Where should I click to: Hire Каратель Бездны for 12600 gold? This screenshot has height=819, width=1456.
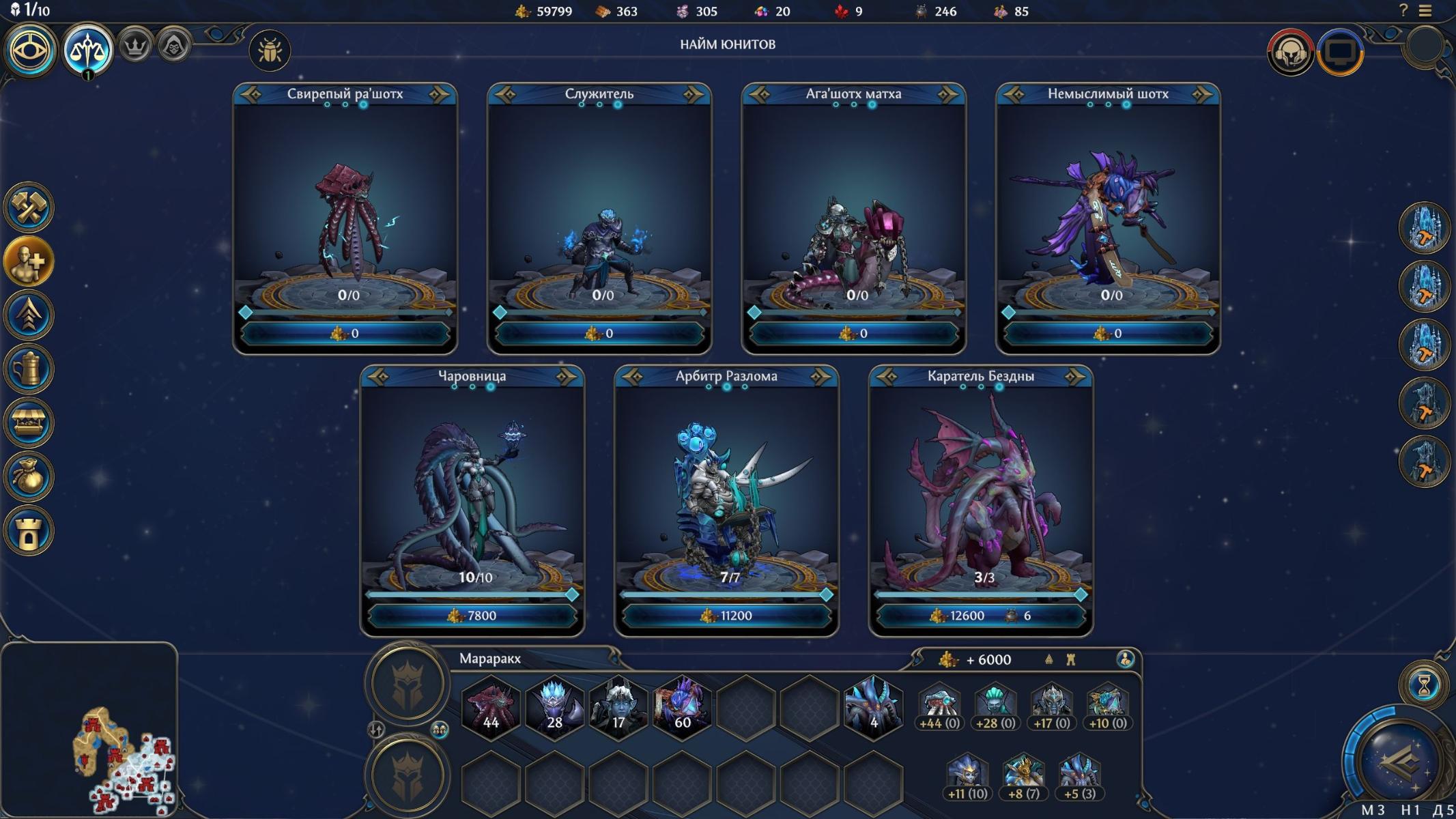coord(980,616)
